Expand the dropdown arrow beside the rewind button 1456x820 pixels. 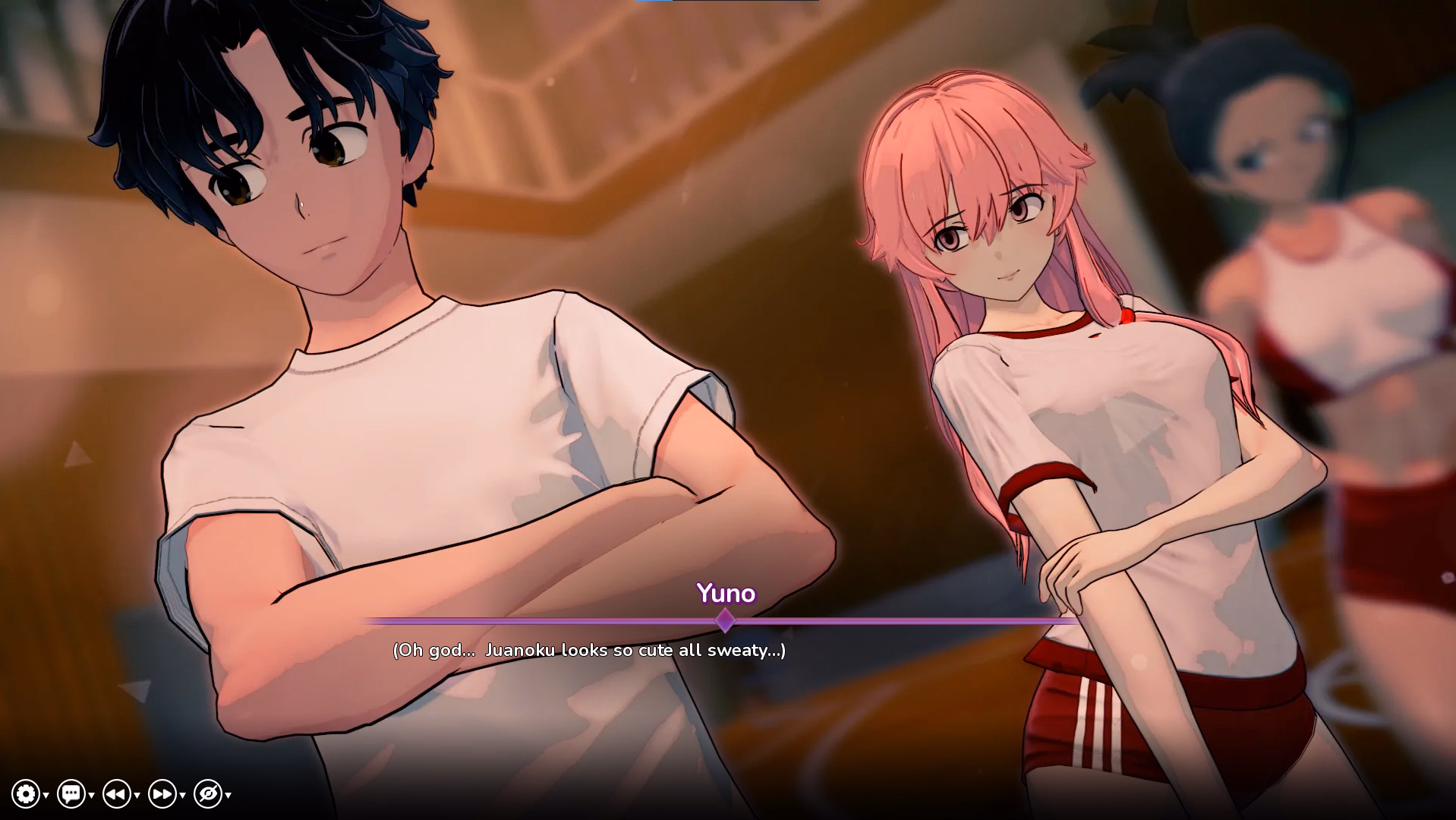pos(137,796)
